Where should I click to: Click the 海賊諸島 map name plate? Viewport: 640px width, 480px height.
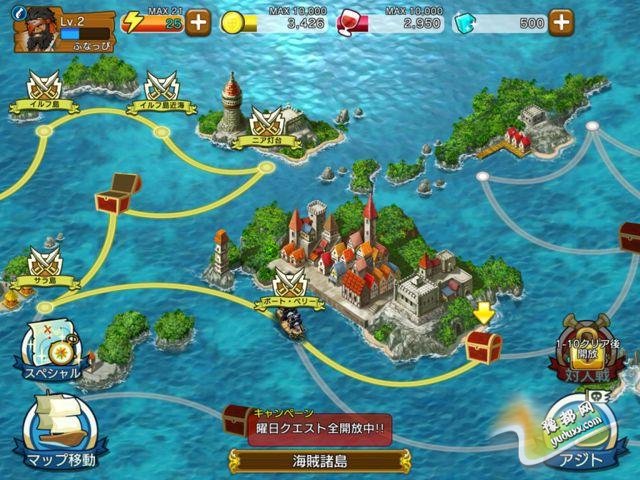click(x=319, y=461)
